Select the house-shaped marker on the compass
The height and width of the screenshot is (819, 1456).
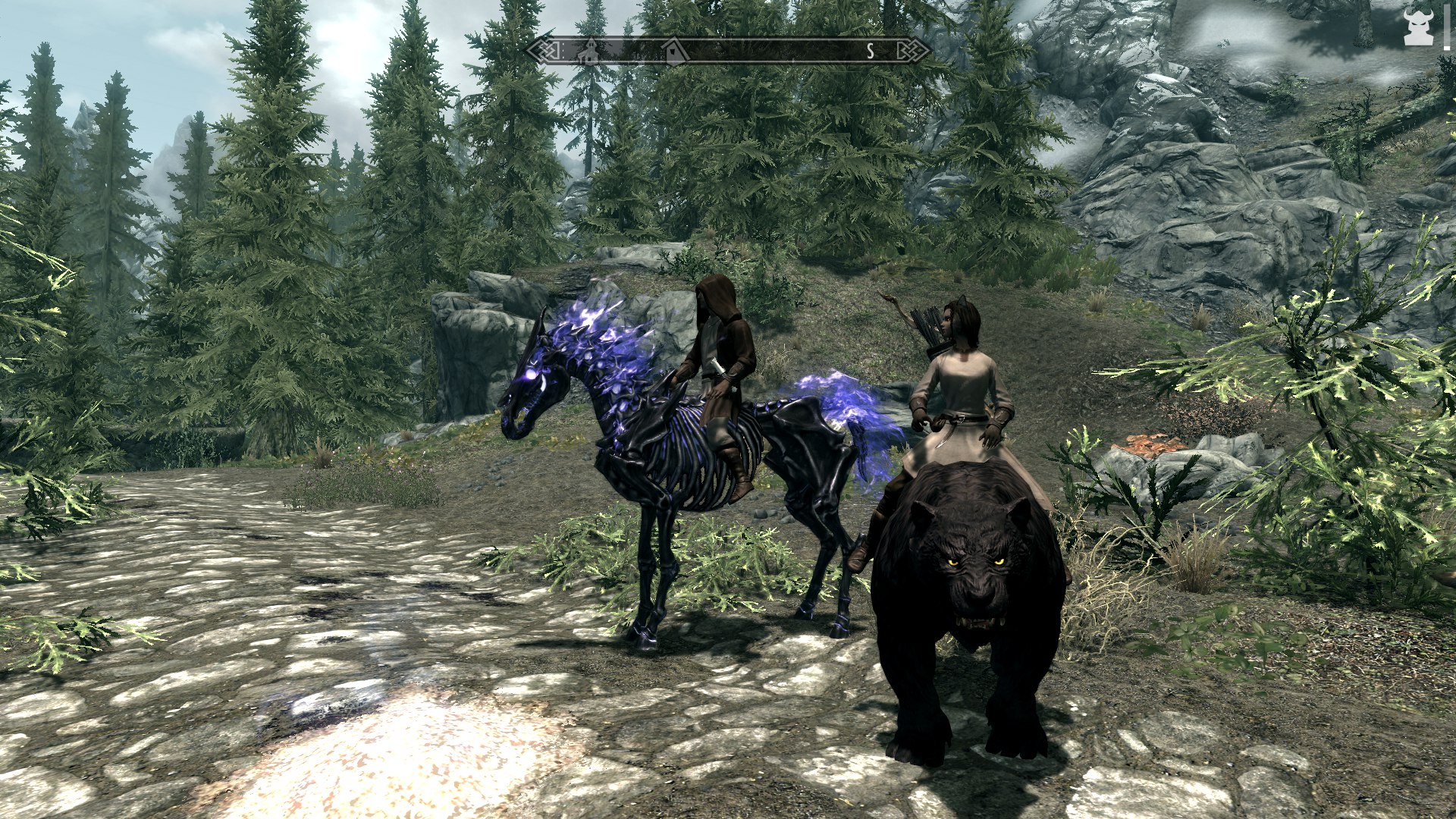673,51
